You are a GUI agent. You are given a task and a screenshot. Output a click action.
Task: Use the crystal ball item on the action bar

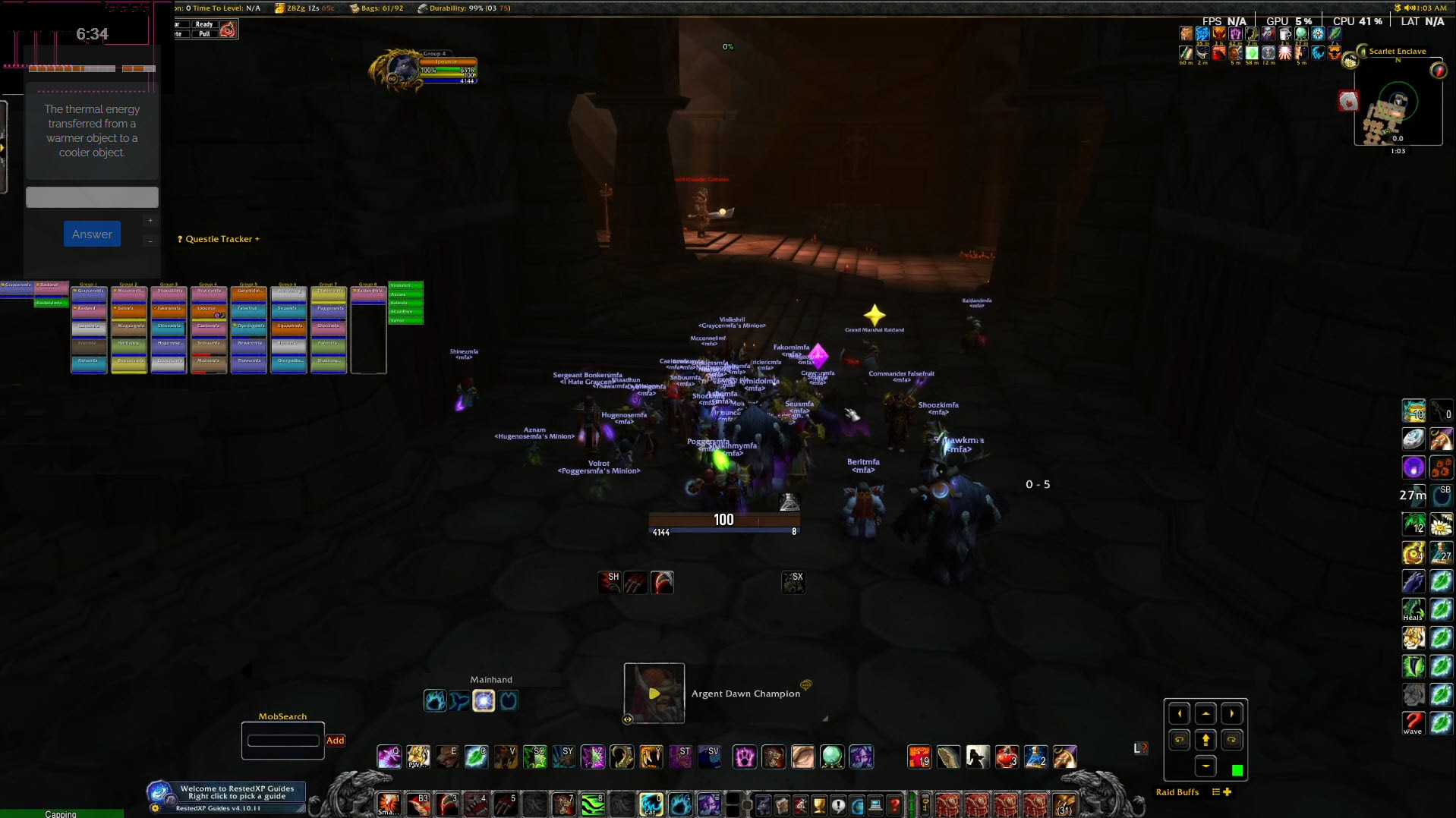[x=832, y=757]
